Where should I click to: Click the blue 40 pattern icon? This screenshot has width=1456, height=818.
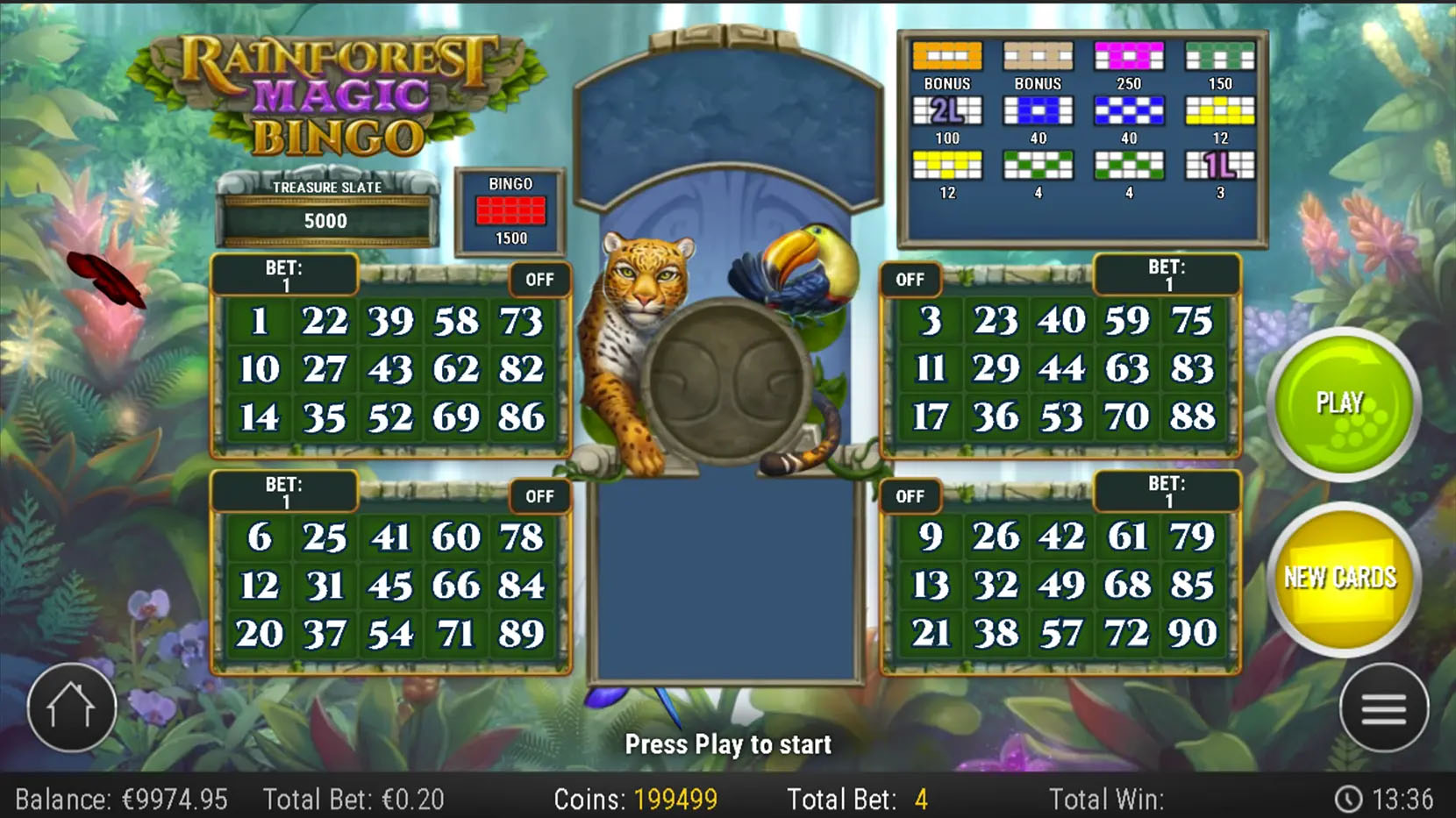tap(1038, 110)
